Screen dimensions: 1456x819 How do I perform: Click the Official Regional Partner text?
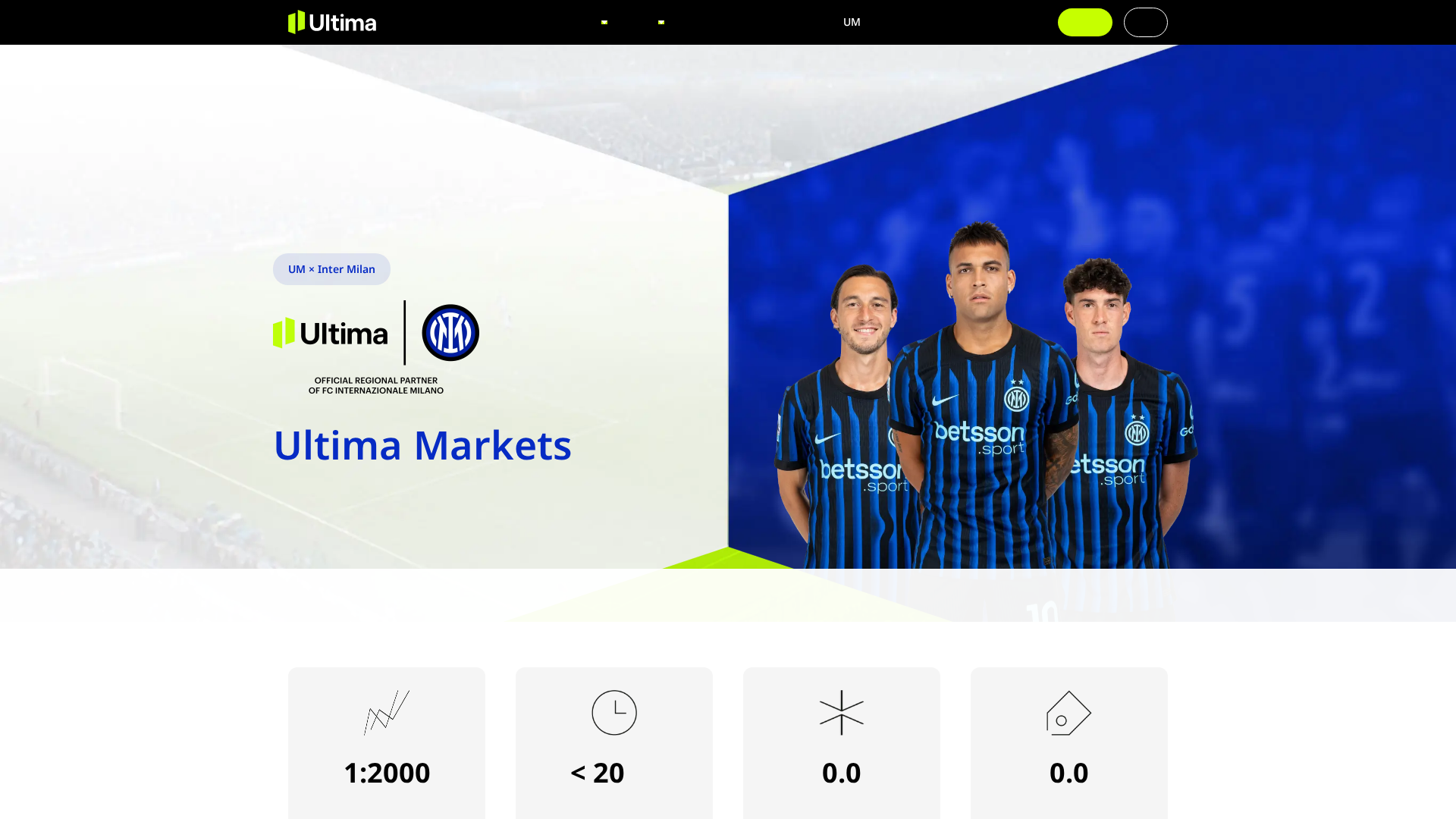[x=375, y=385]
